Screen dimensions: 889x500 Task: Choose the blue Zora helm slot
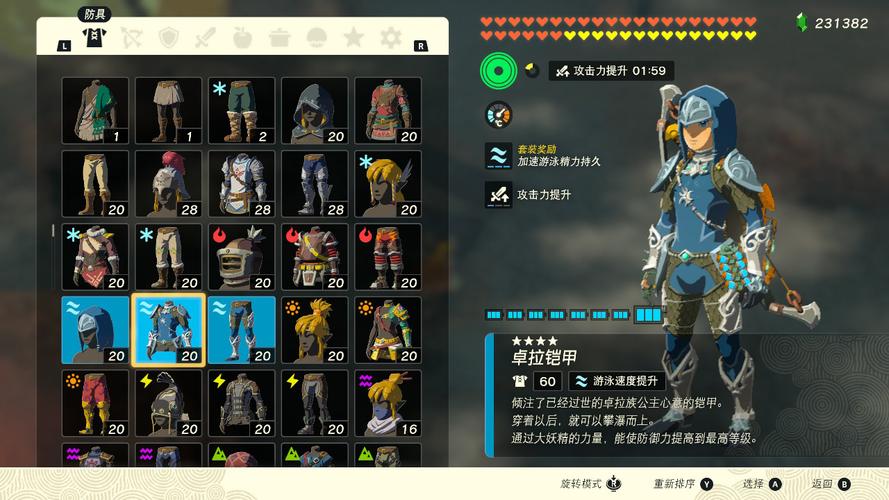[95, 329]
